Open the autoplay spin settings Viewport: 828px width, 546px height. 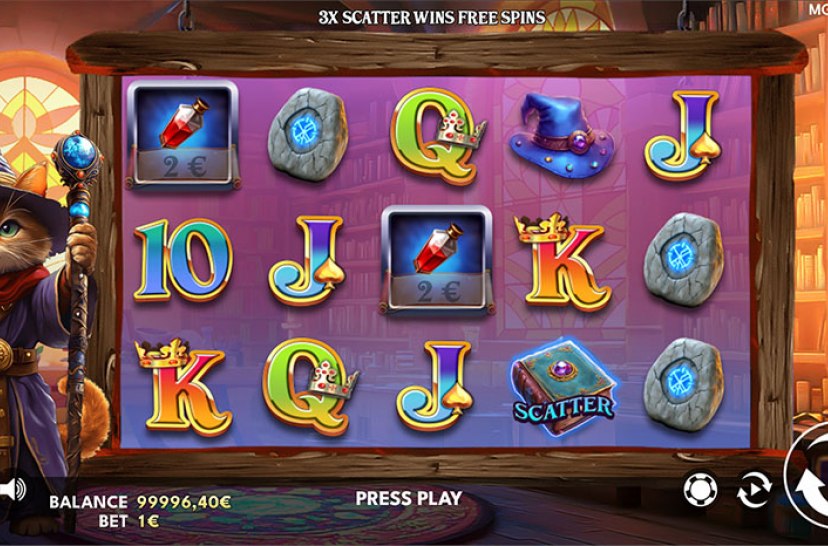pyautogui.click(x=752, y=490)
